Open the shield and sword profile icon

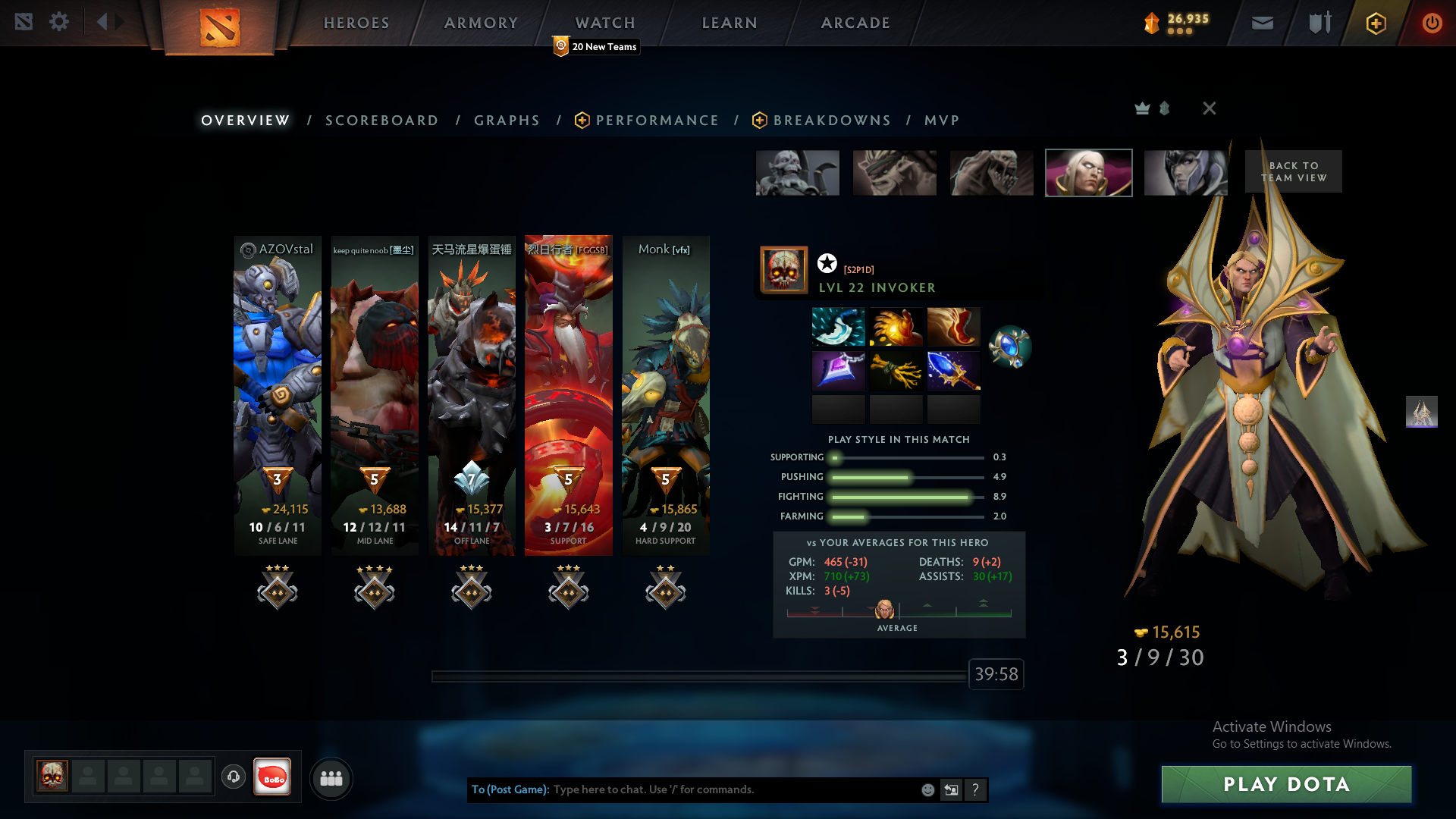click(x=1319, y=23)
